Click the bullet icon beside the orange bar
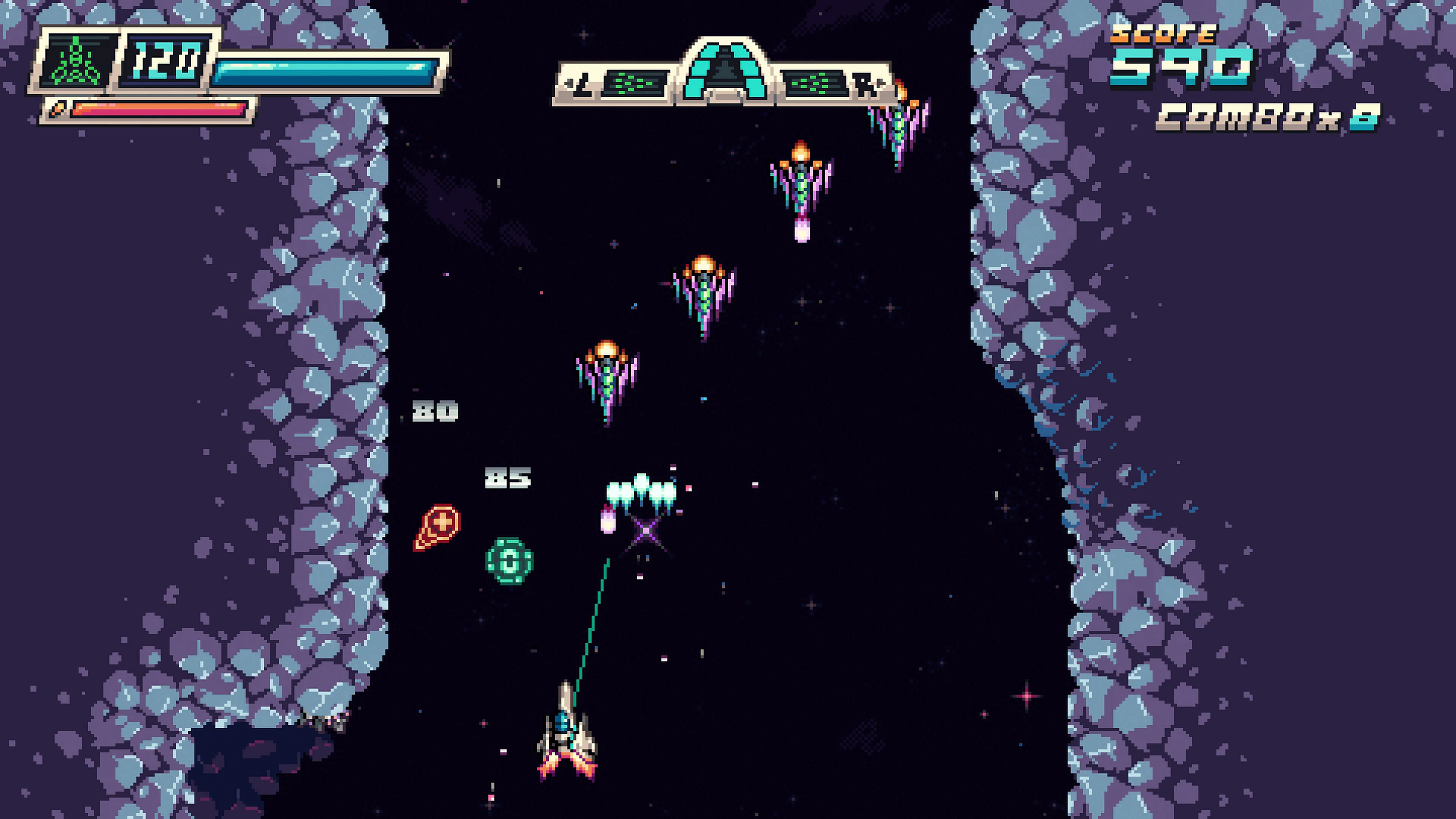The width and height of the screenshot is (1456, 819). [x=56, y=109]
